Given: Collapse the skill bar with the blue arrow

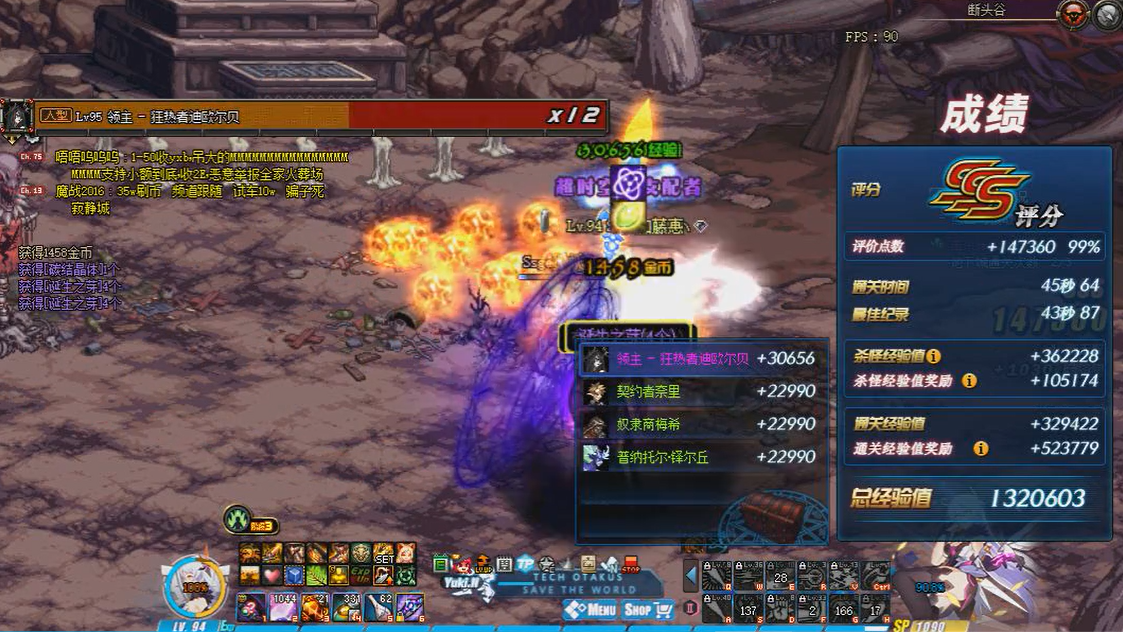Looking at the screenshot, I should tap(690, 575).
